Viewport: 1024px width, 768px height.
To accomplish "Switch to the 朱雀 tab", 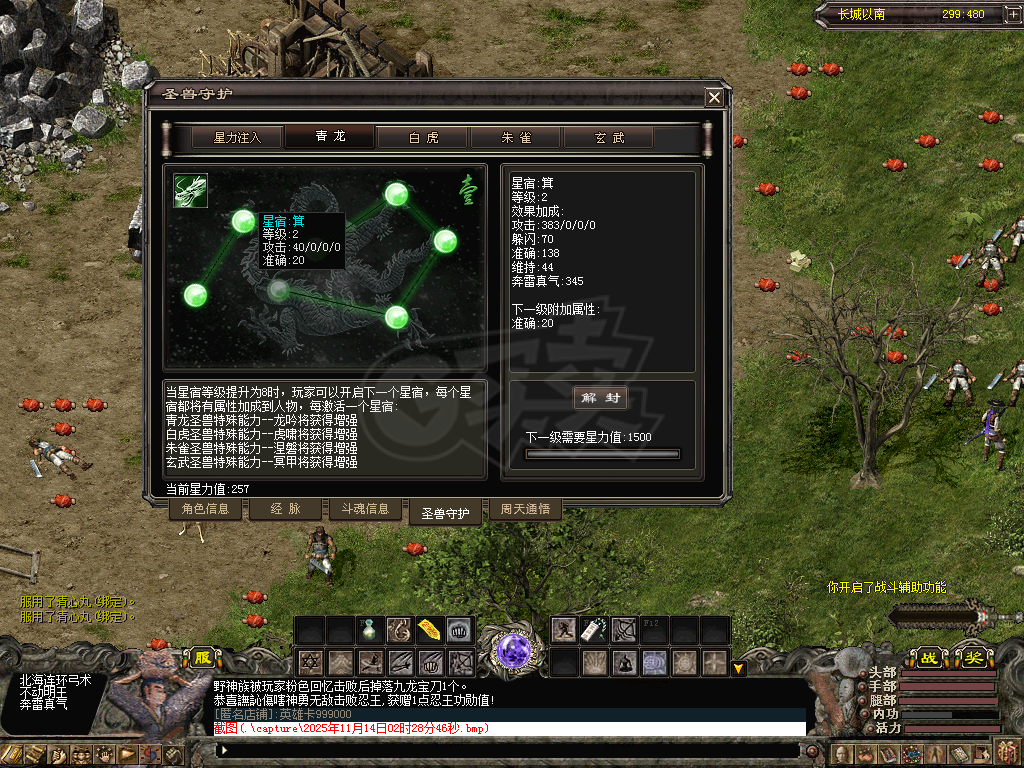I will 516,138.
